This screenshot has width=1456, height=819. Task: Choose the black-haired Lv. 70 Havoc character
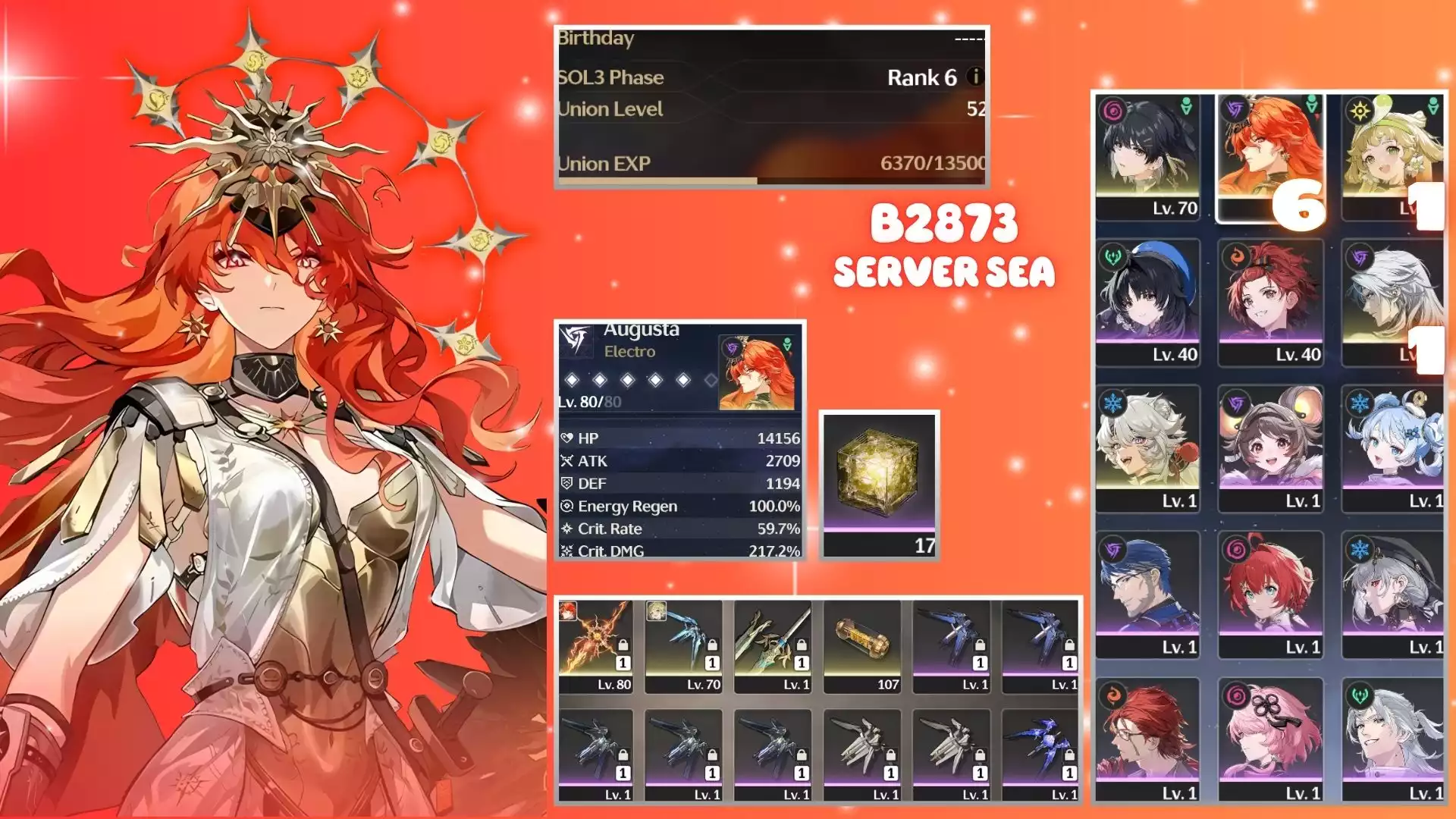pos(1147,156)
